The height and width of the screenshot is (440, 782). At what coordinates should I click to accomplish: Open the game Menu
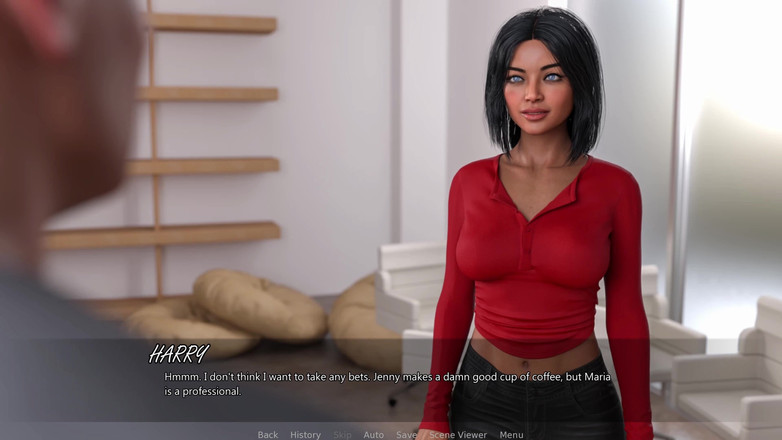click(x=511, y=435)
